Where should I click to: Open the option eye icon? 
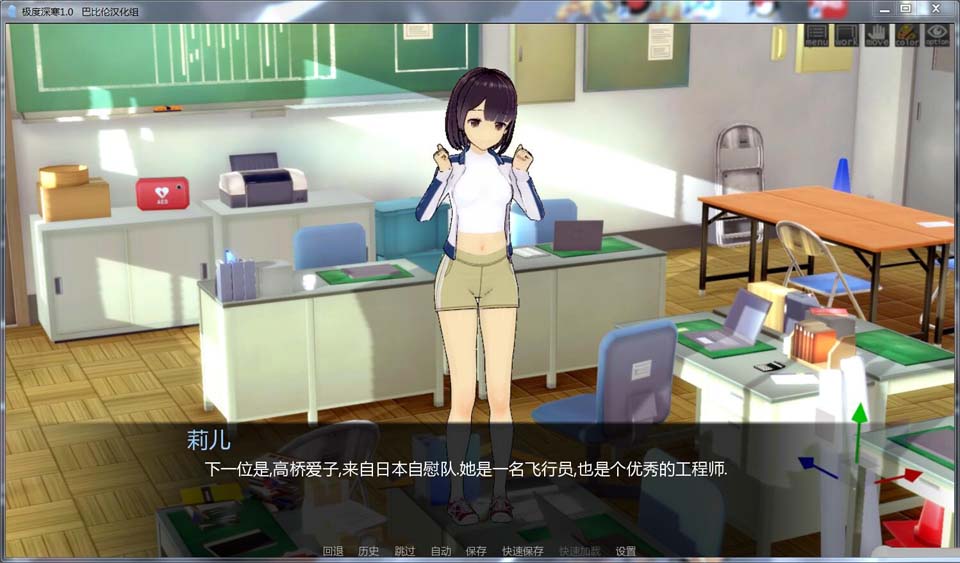coord(937,36)
